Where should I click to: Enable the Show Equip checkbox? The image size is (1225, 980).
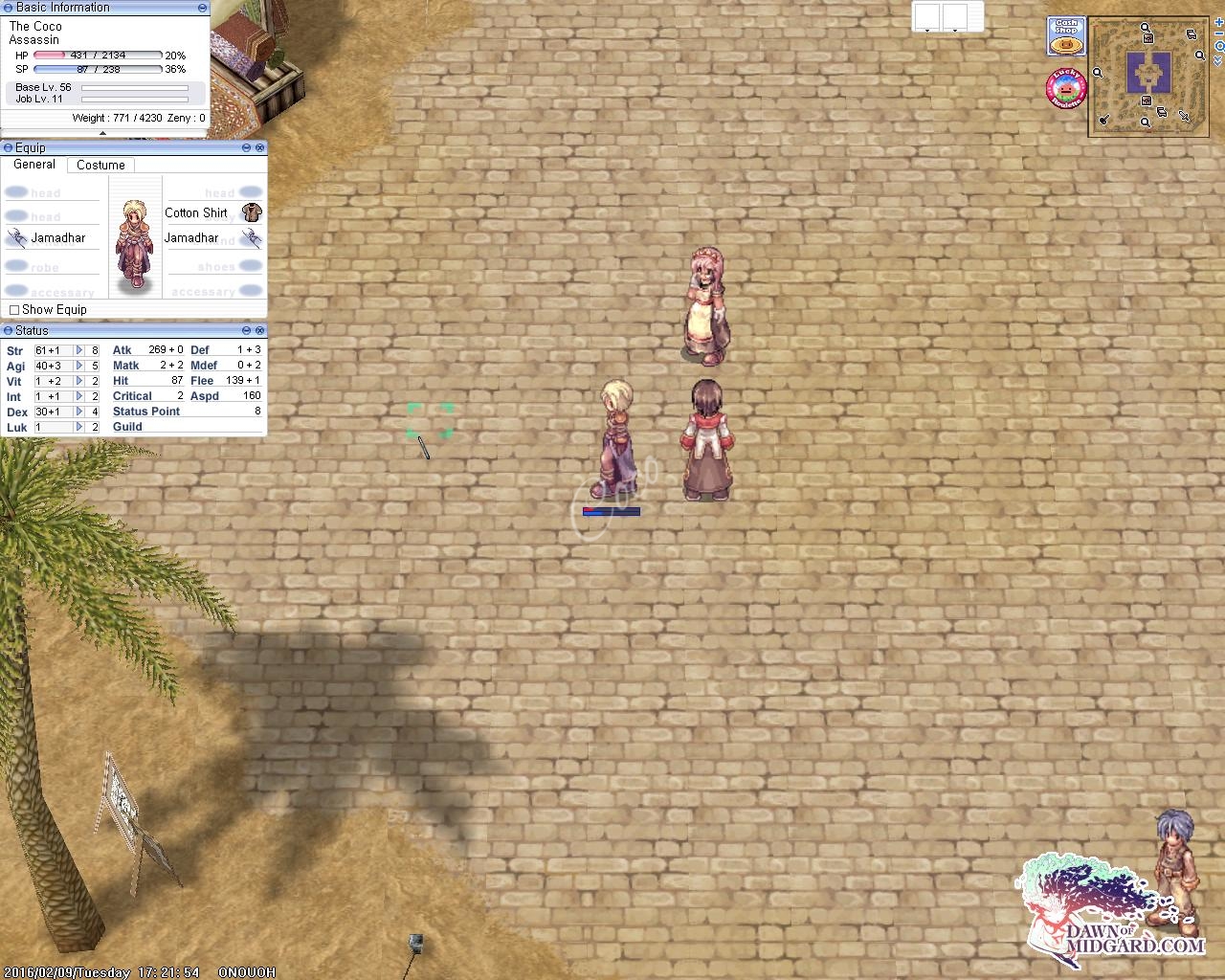pos(15,309)
